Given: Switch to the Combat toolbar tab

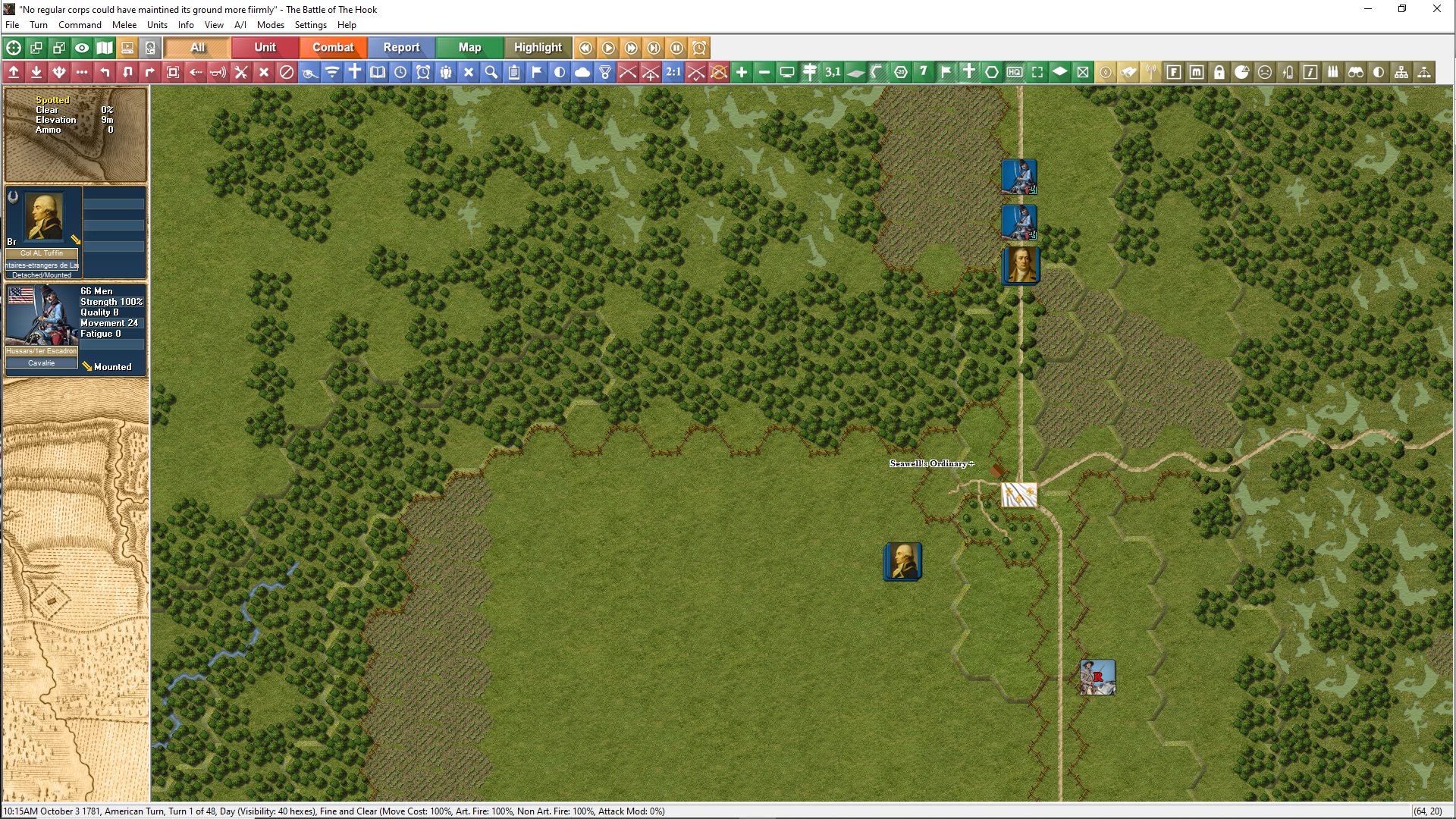Looking at the screenshot, I should [x=333, y=47].
